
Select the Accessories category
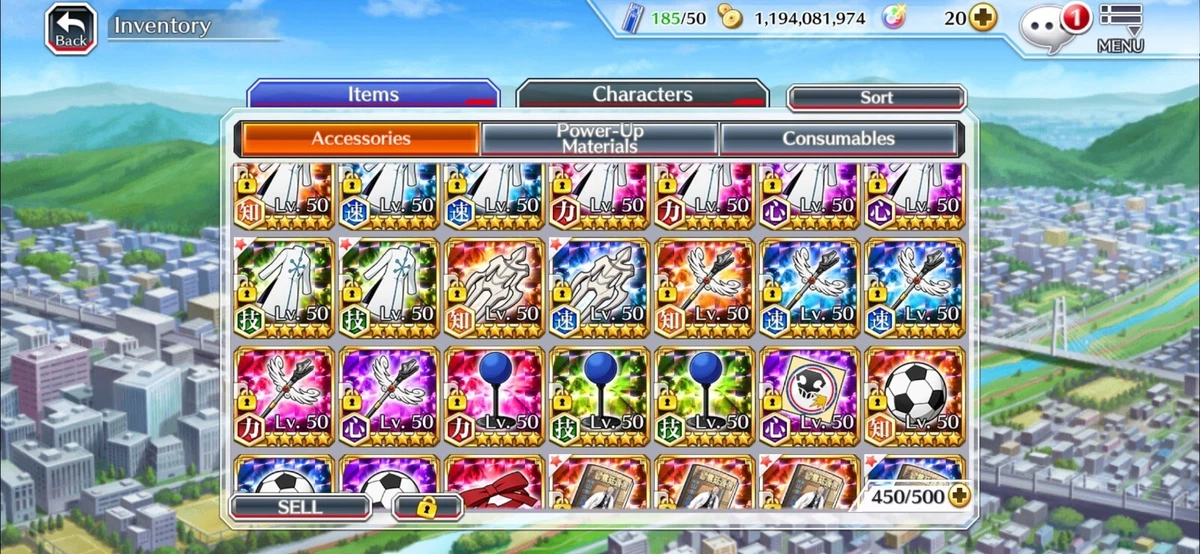click(360, 139)
